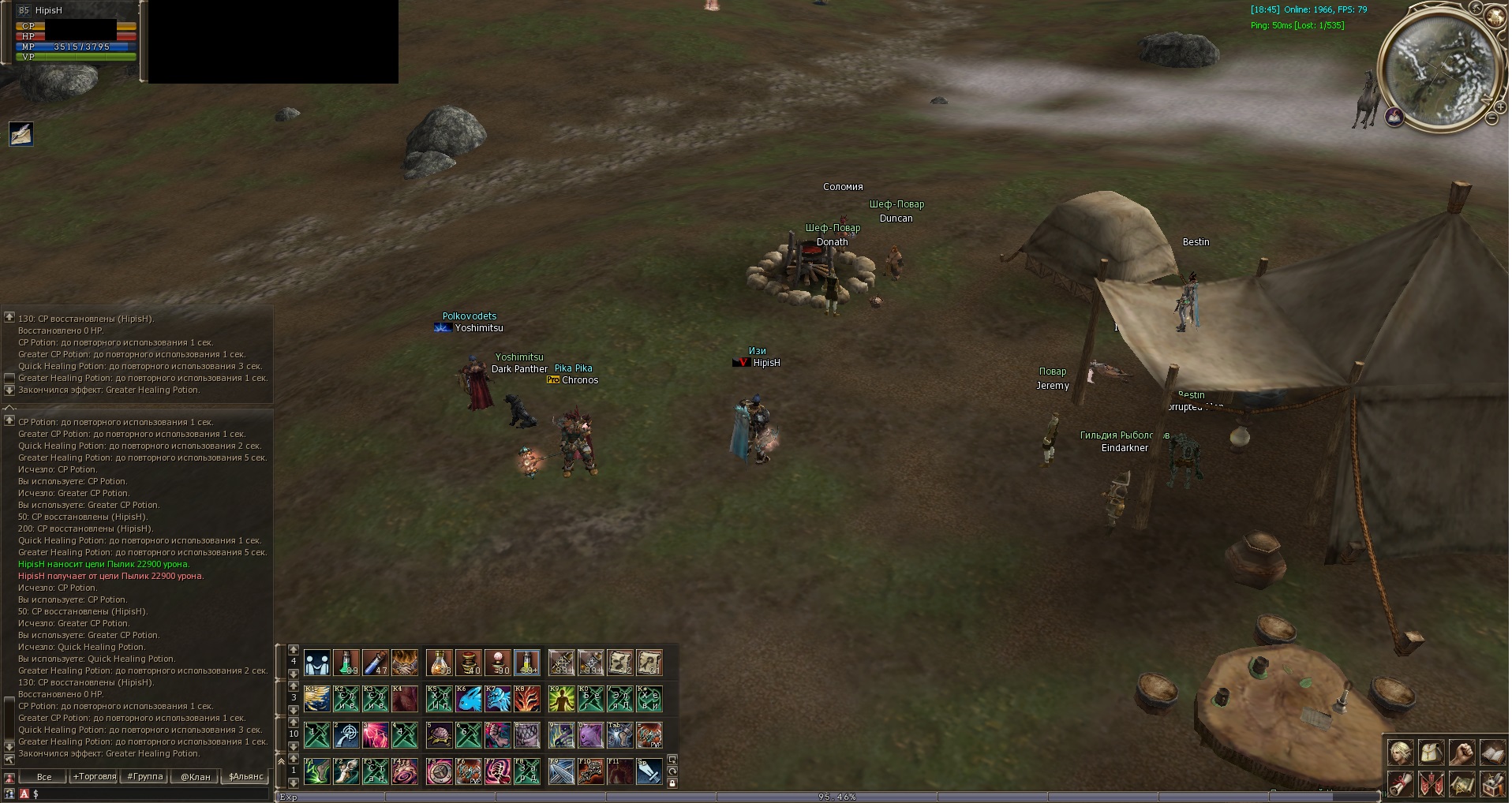The image size is (1512, 803).
Task: Open the clan banners icon
Action: 1432,784
